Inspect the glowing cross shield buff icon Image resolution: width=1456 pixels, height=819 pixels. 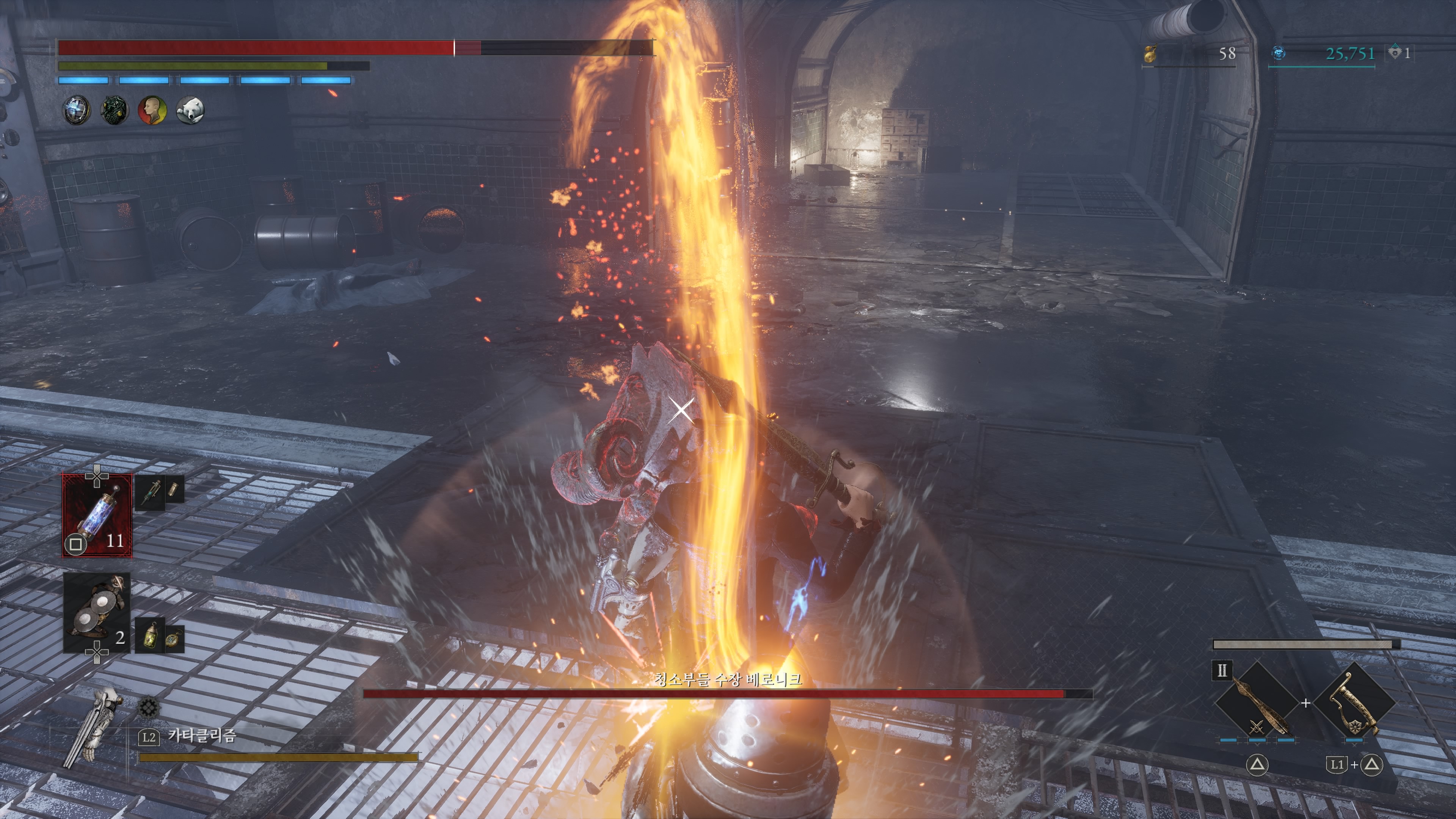pyautogui.click(x=76, y=110)
